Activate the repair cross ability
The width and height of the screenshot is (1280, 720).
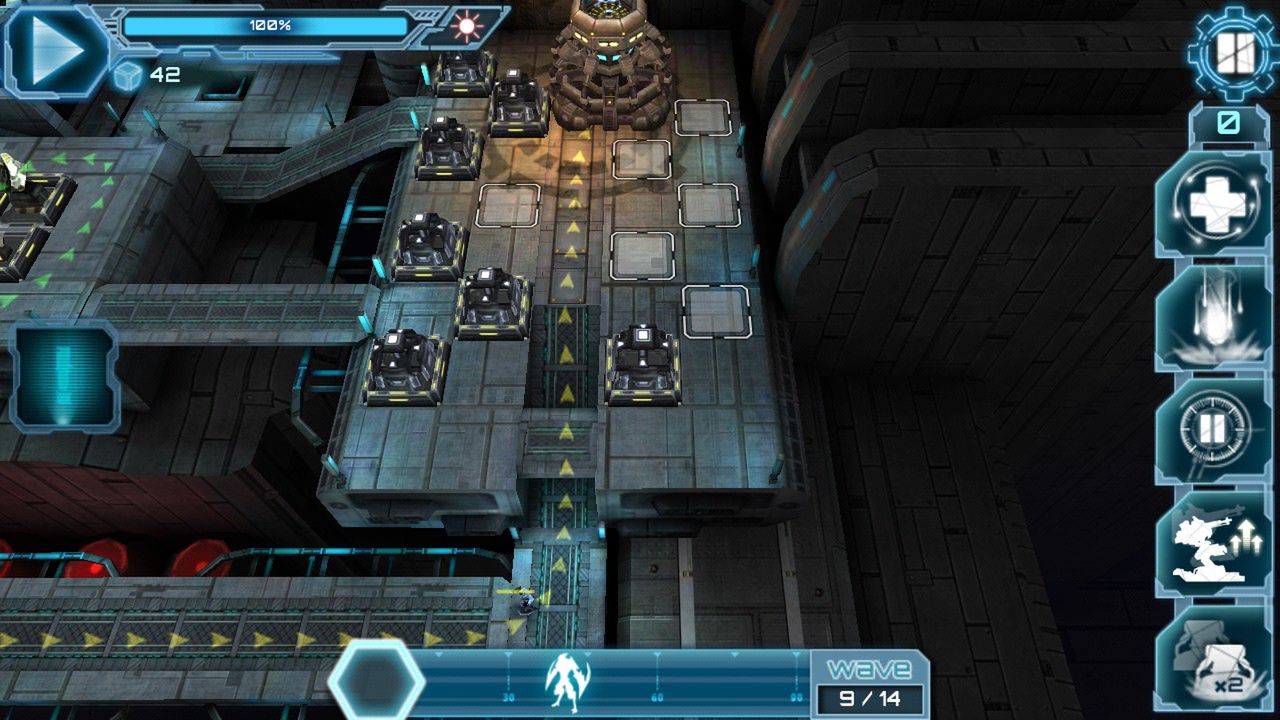coord(1213,205)
